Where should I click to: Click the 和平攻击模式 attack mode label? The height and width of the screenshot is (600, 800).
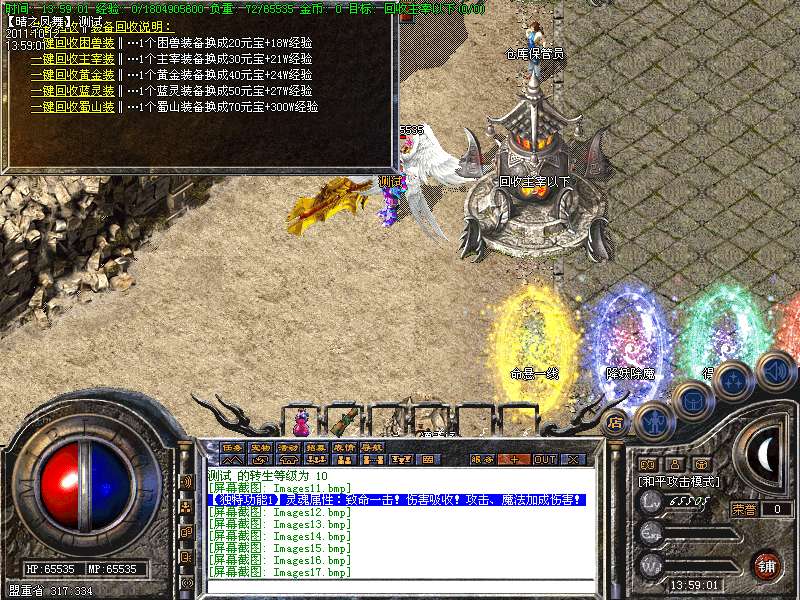pos(680,482)
